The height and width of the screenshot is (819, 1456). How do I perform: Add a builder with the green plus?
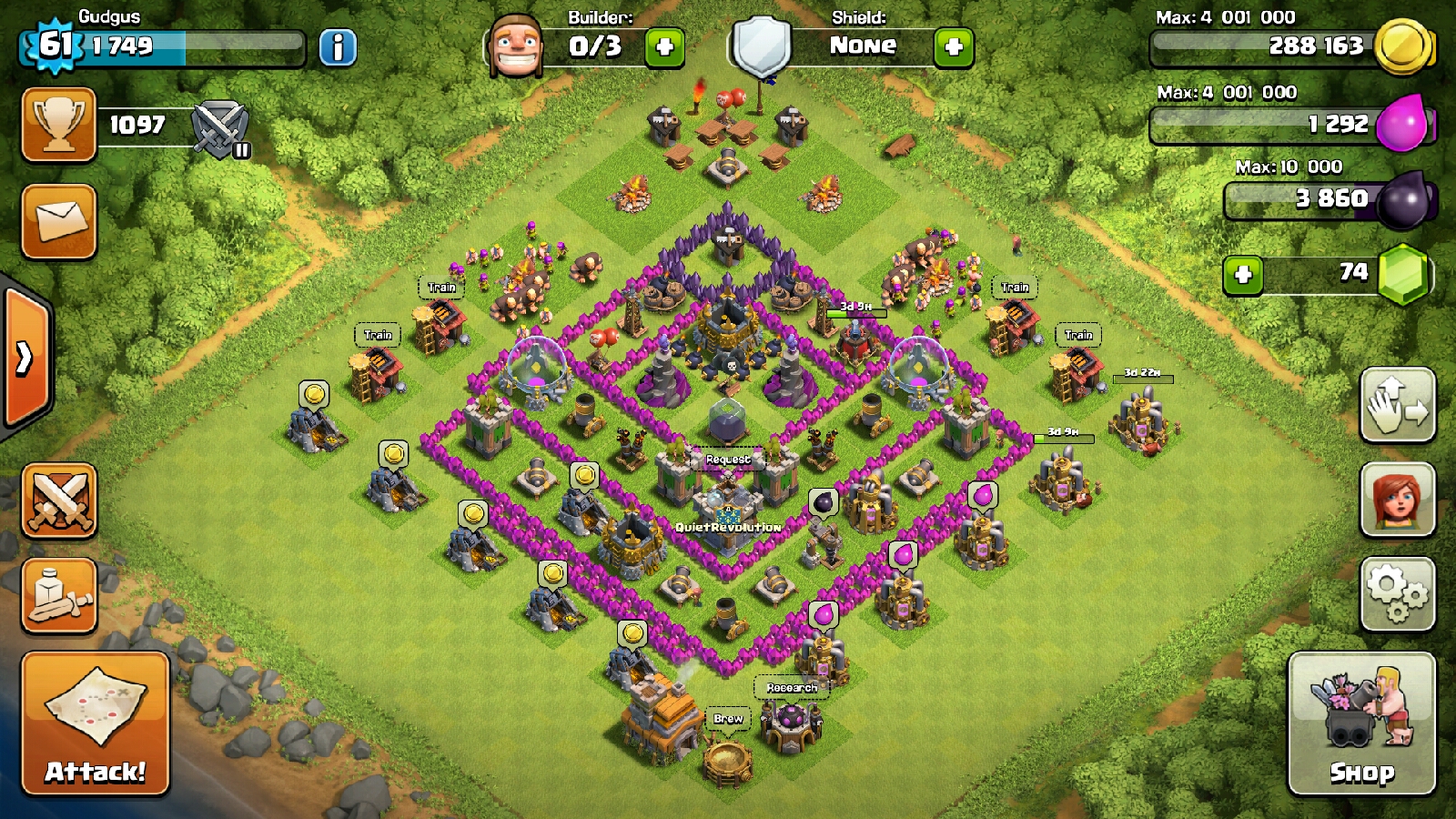(x=664, y=47)
